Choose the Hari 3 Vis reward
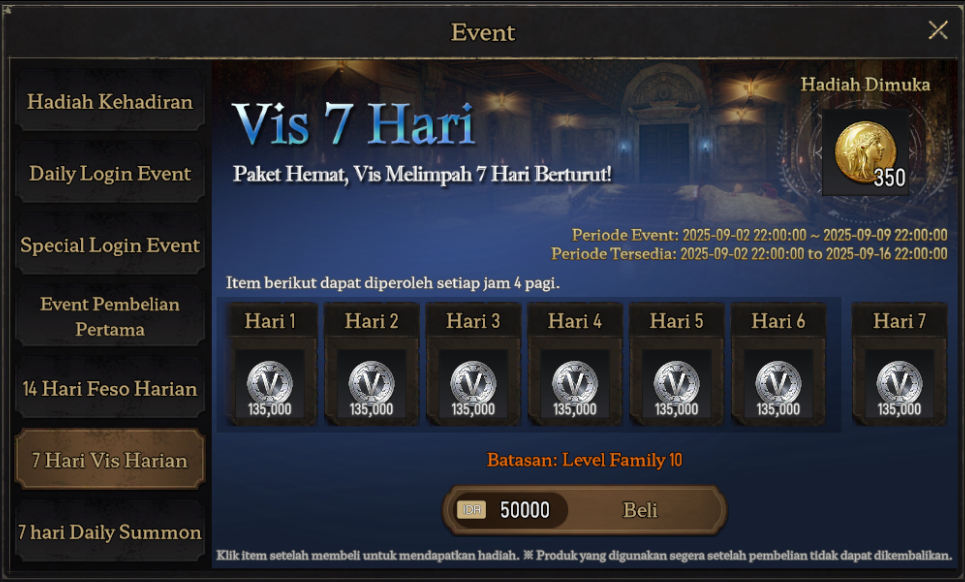The height and width of the screenshot is (582, 965). (473, 383)
